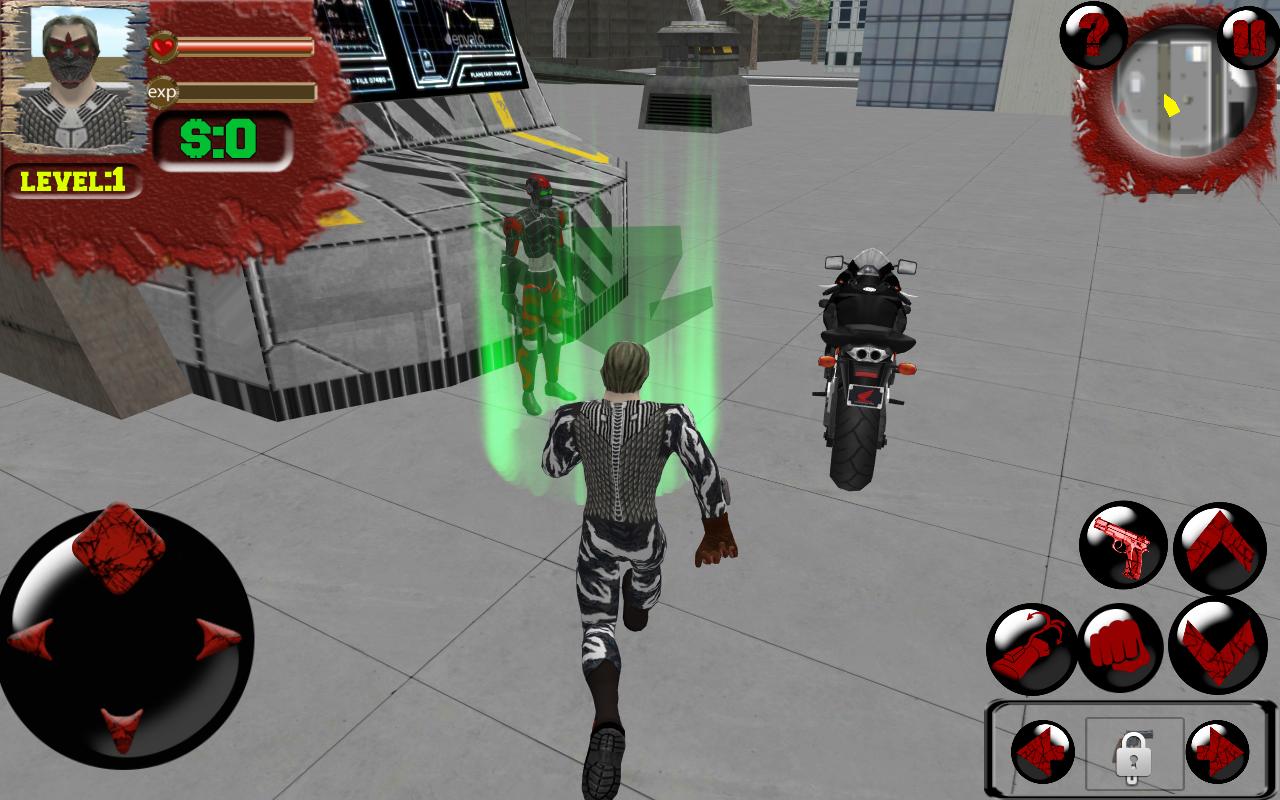Image resolution: width=1280 pixels, height=800 pixels.
Task: Select next weapon with the right arrow
Action: [1217, 751]
